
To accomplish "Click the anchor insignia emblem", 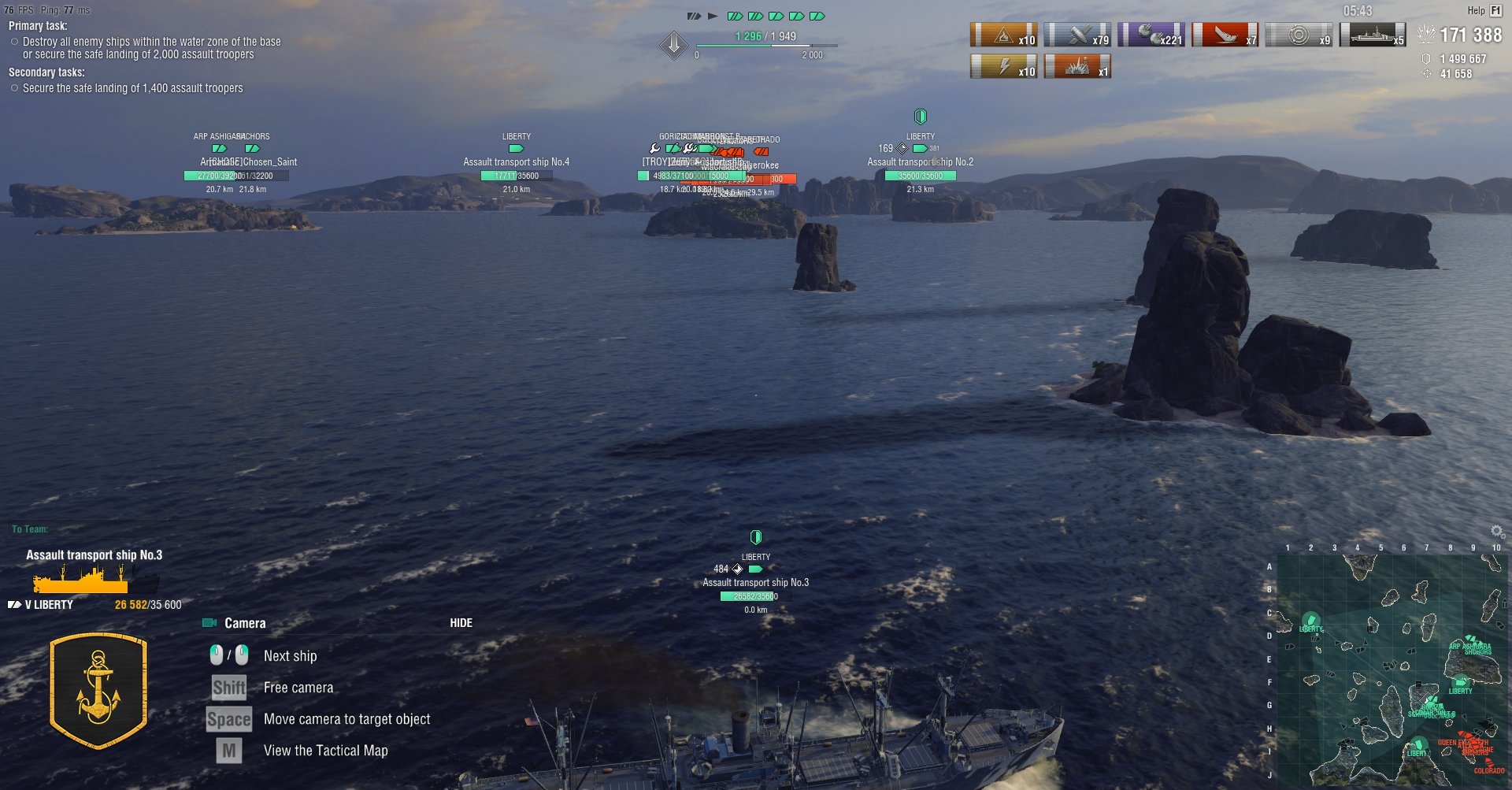I will (x=98, y=690).
